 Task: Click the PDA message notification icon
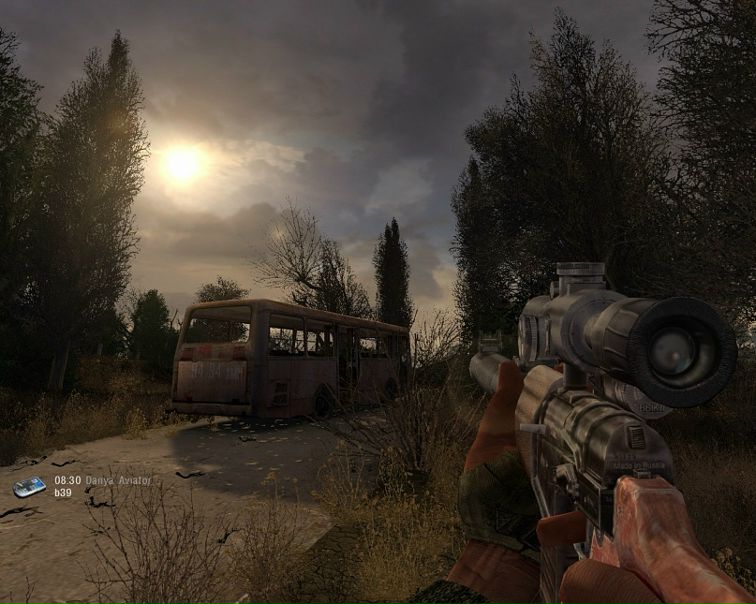[29, 487]
